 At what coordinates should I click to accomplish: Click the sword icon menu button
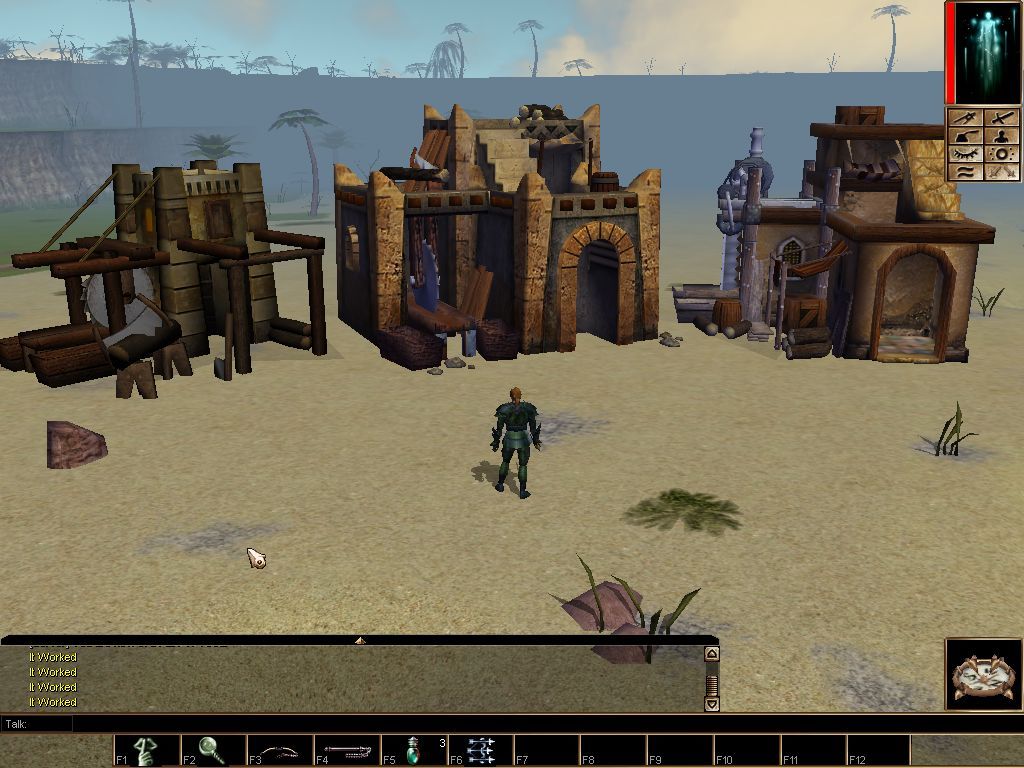point(1002,118)
